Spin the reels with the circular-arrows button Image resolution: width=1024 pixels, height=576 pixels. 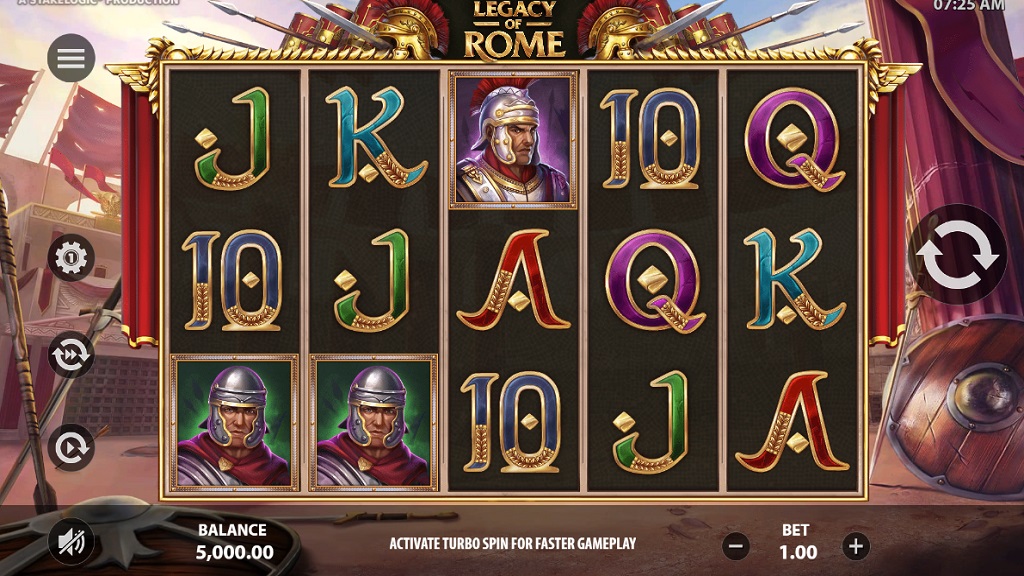point(958,254)
